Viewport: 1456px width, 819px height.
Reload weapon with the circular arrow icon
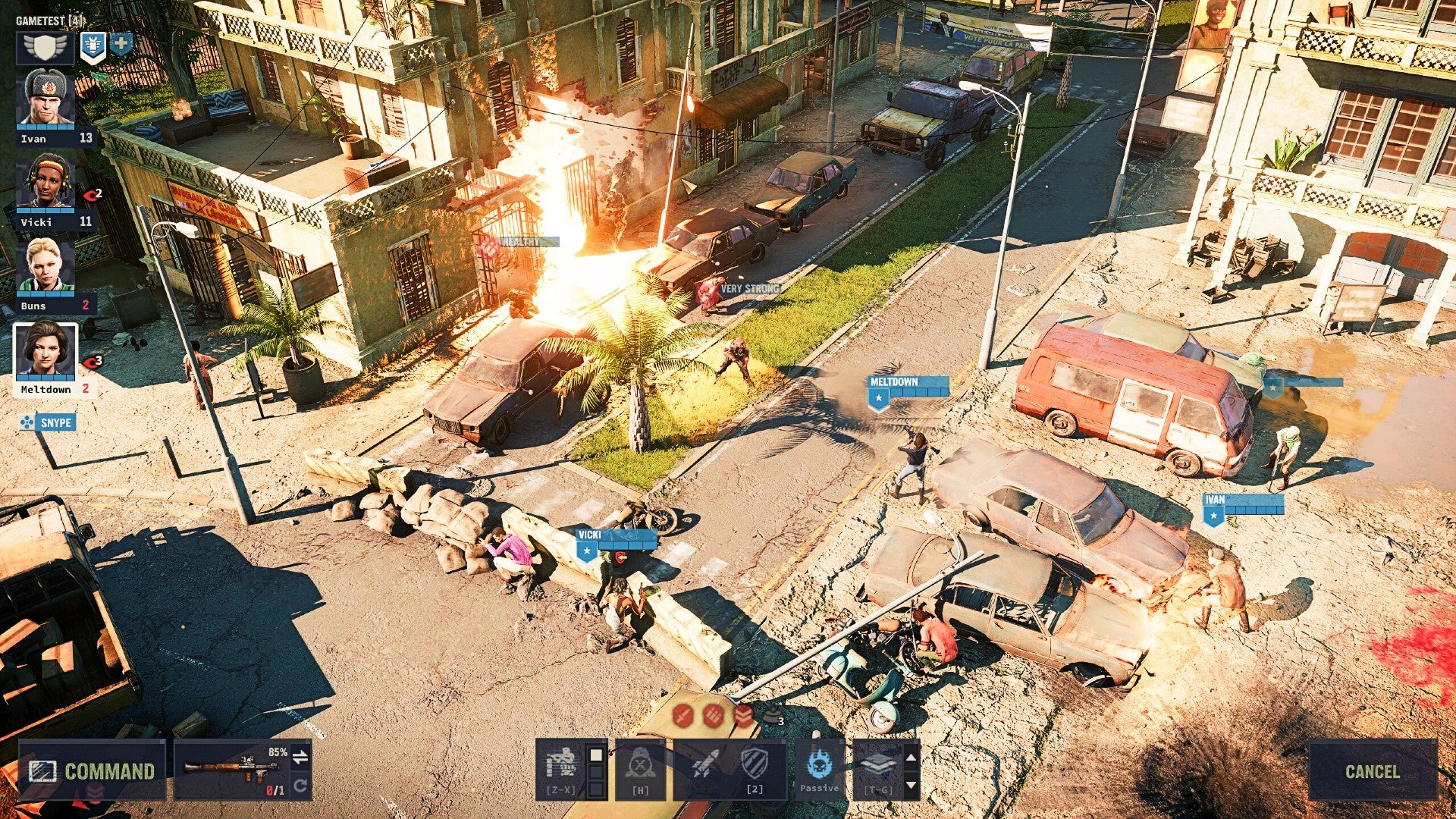301,786
